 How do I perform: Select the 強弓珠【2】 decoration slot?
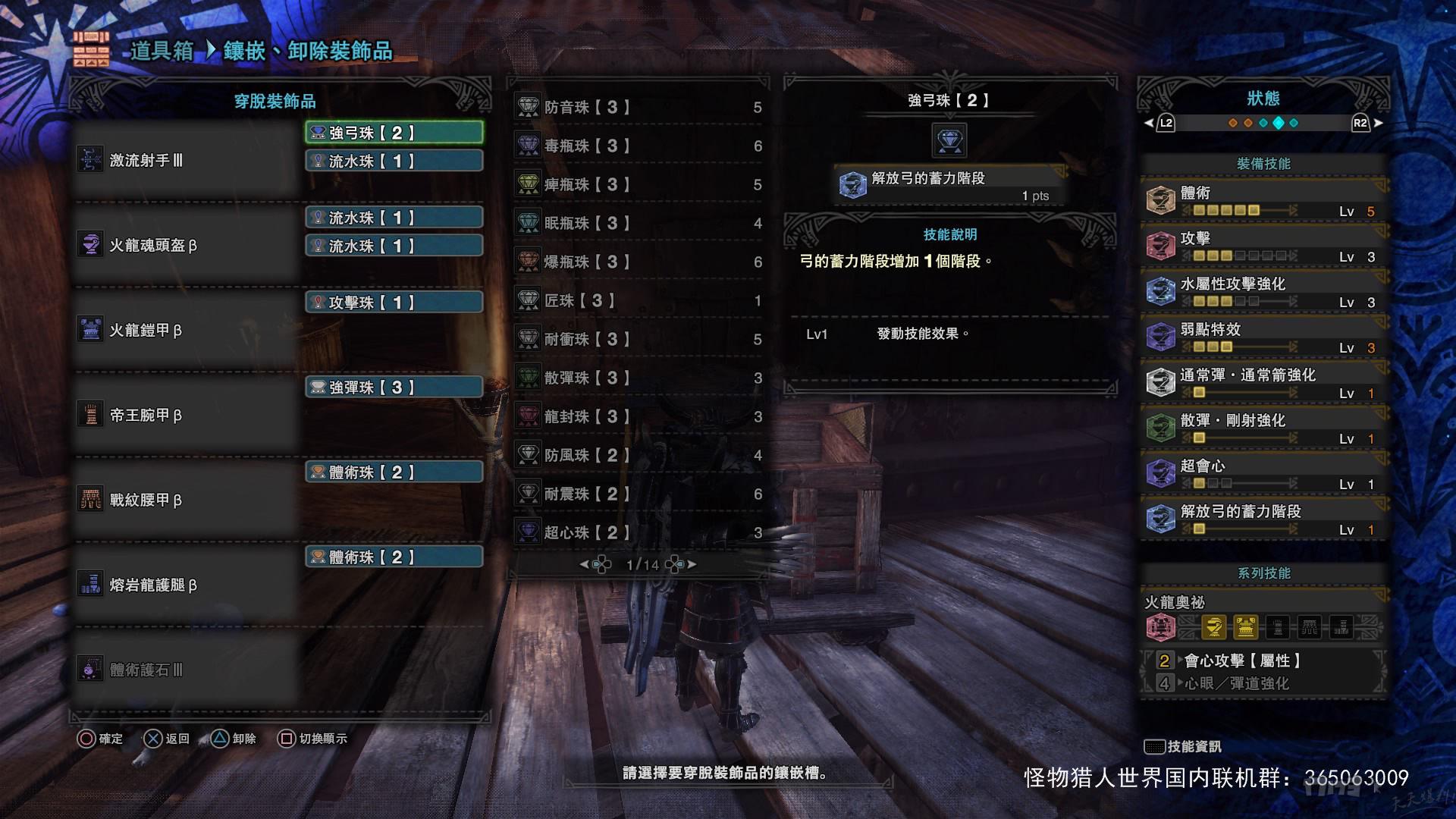pyautogui.click(x=394, y=133)
